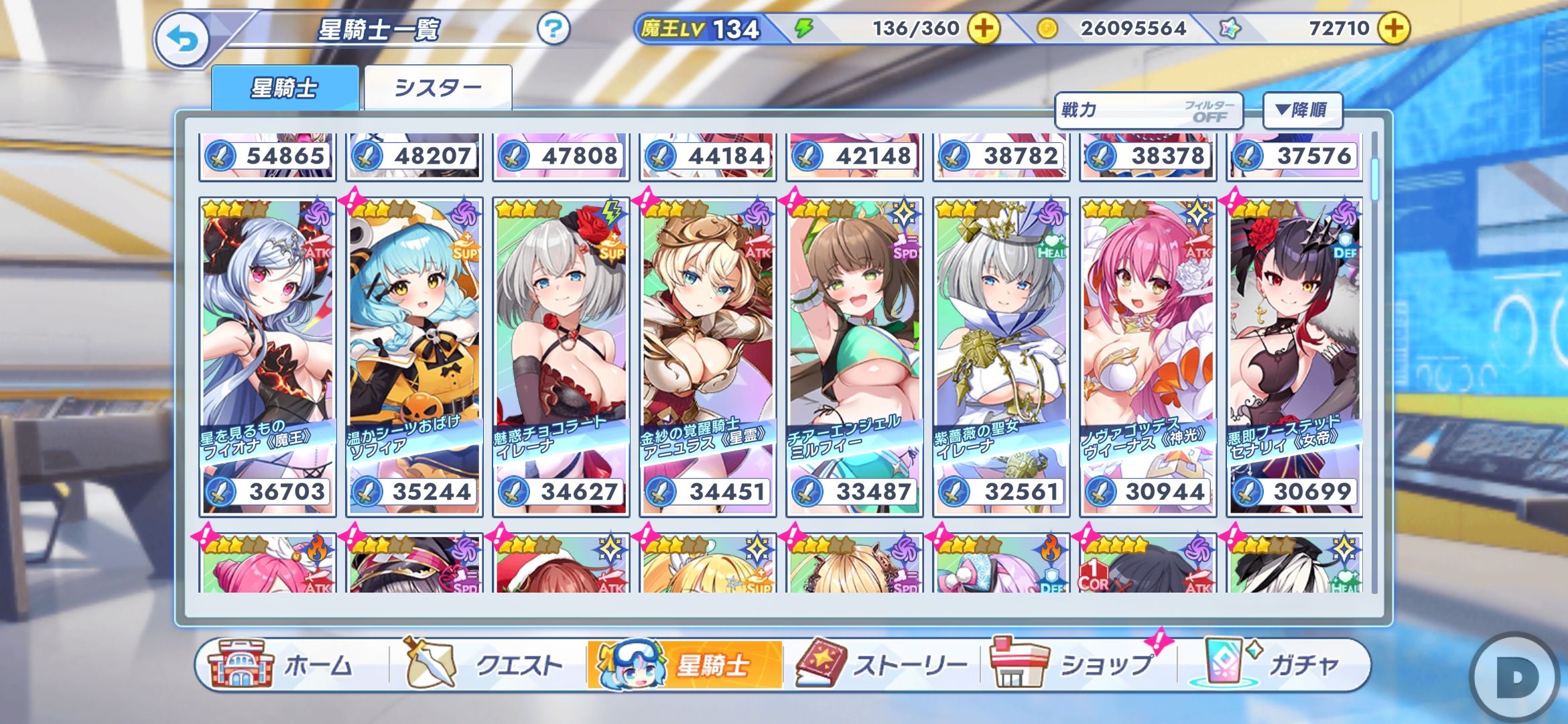Open the アニュラス《星霊》 card with 34451 power
Image resolution: width=1568 pixels, height=724 pixels.
708,357
